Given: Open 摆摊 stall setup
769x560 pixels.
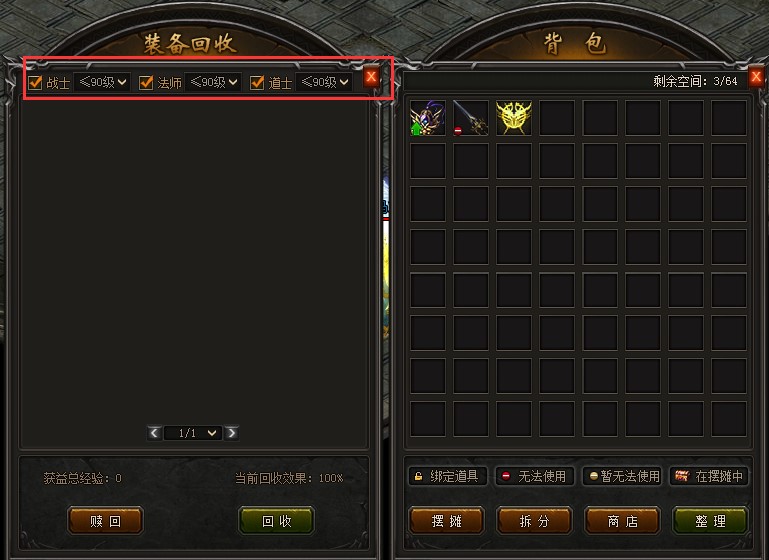Looking at the screenshot, I should click(x=446, y=521).
